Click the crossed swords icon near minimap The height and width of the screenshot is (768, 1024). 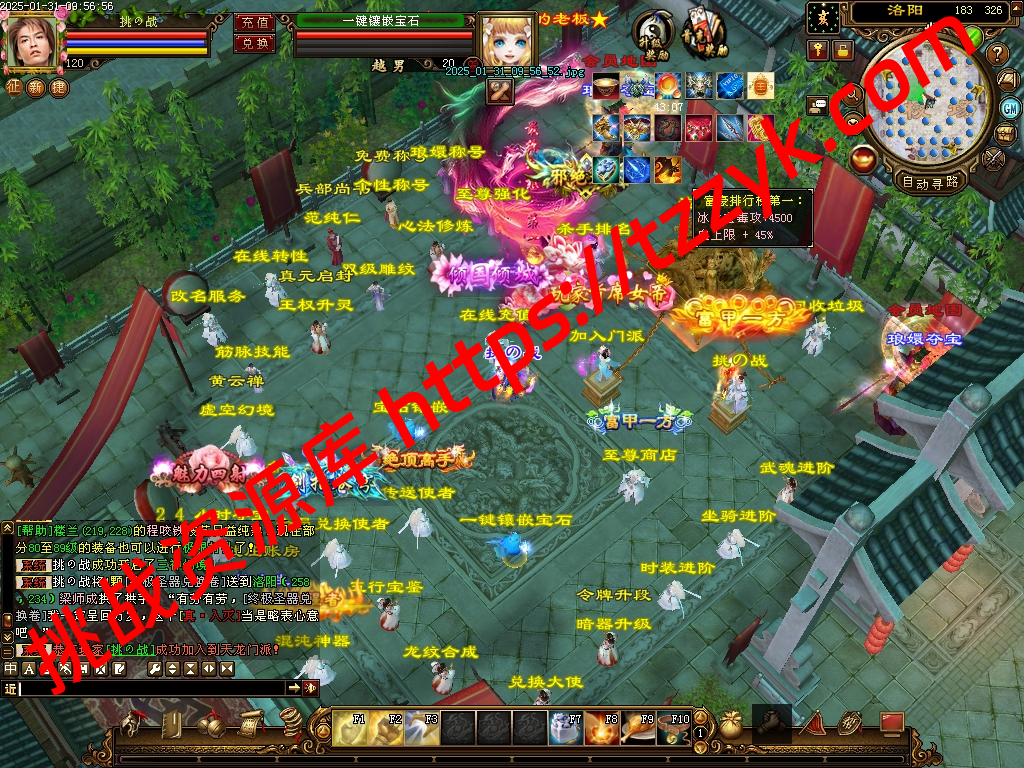click(993, 158)
